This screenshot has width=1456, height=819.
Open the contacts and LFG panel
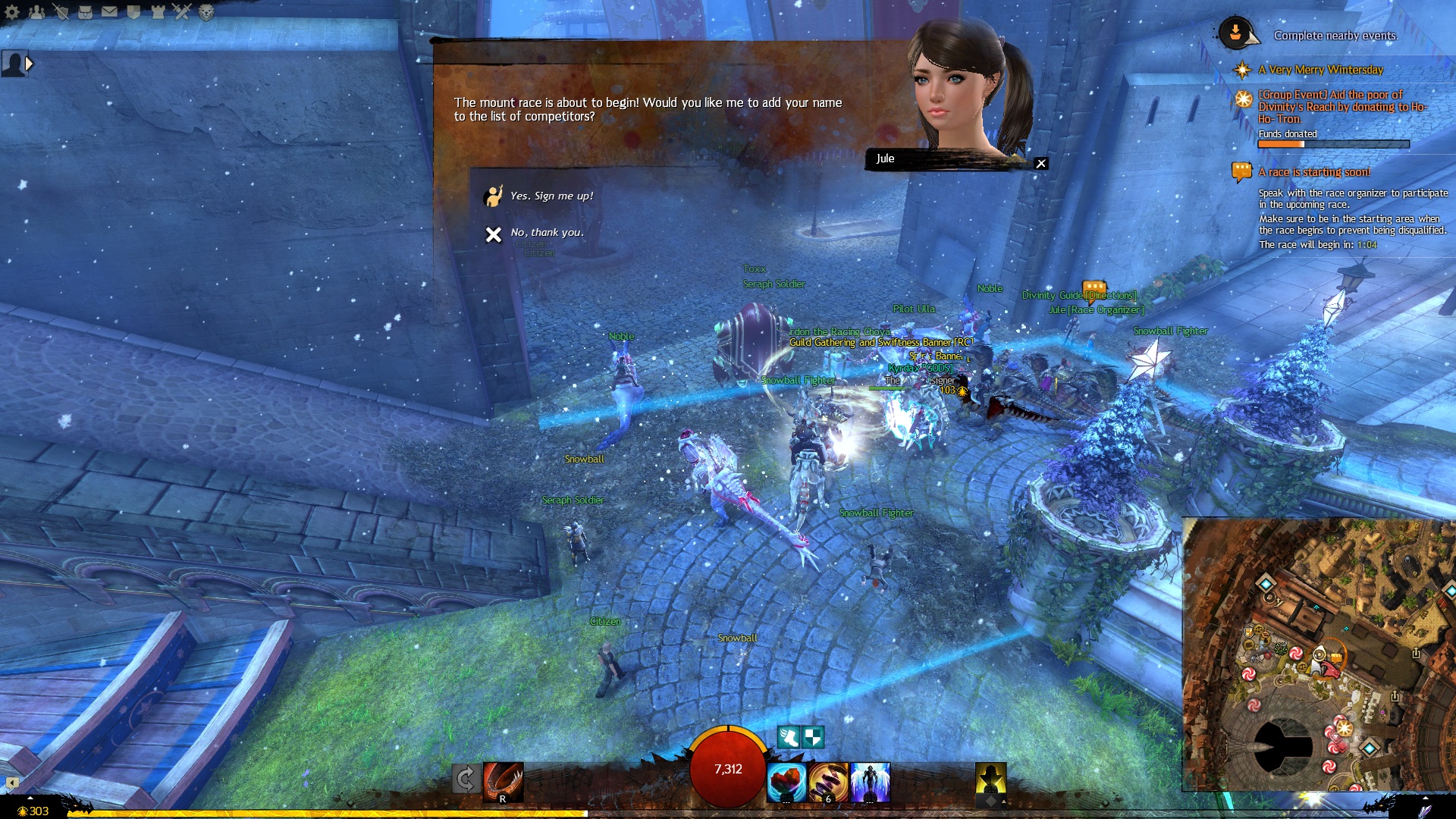tap(36, 11)
